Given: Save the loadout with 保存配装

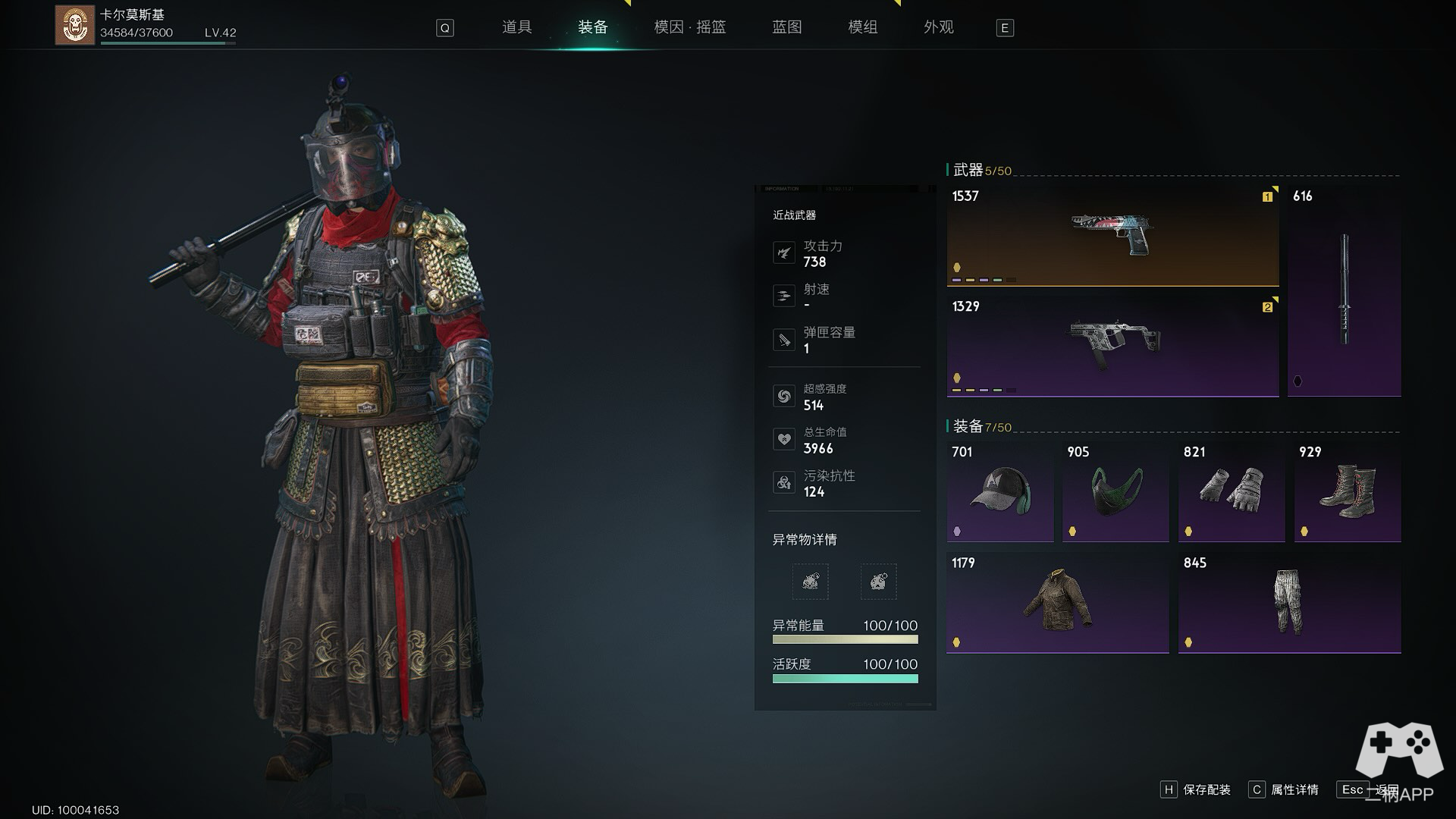Looking at the screenshot, I should 1197,790.
